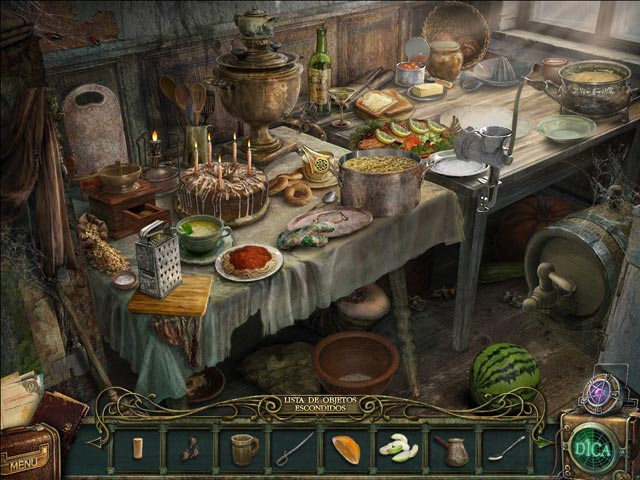Choose the spoon item slot
The width and height of the screenshot is (640, 480).
pos(506,448)
